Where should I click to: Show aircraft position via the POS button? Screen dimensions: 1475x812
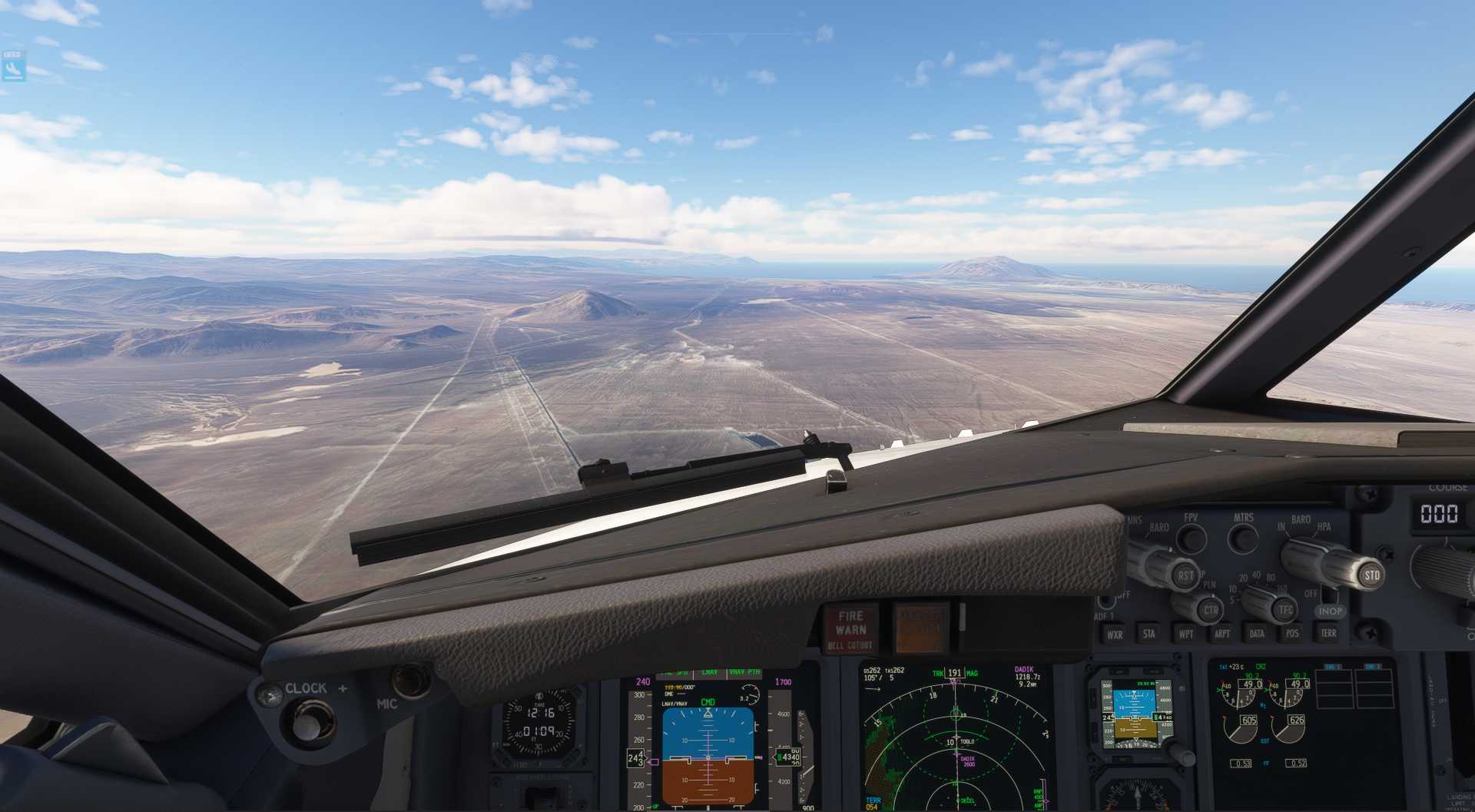point(1292,634)
